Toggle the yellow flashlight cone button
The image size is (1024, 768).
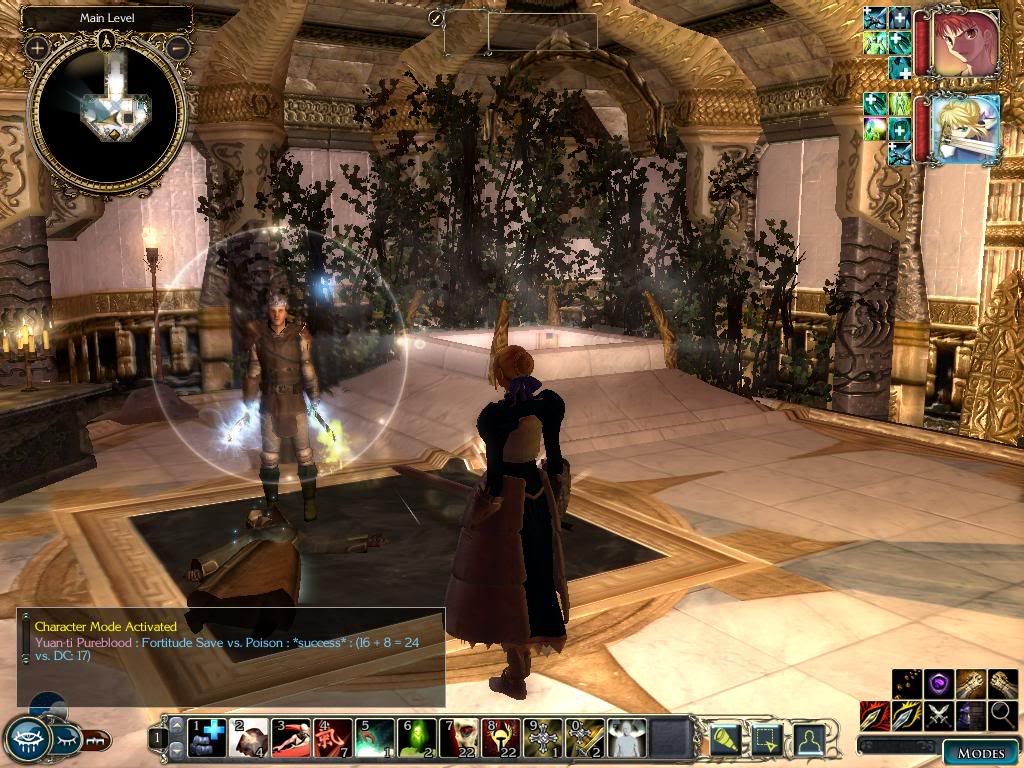point(724,739)
